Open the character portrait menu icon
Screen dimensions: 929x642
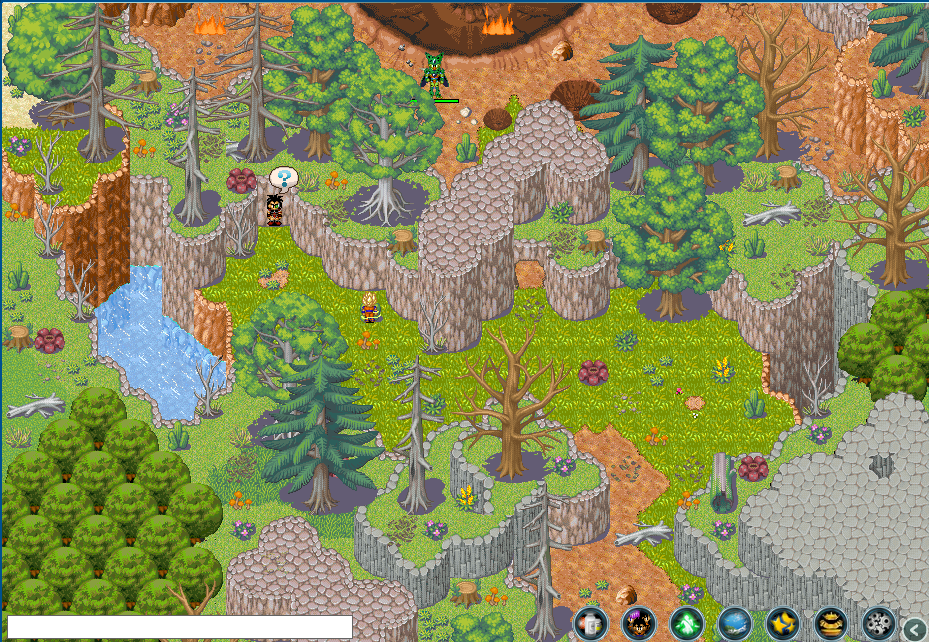pyautogui.click(x=639, y=624)
